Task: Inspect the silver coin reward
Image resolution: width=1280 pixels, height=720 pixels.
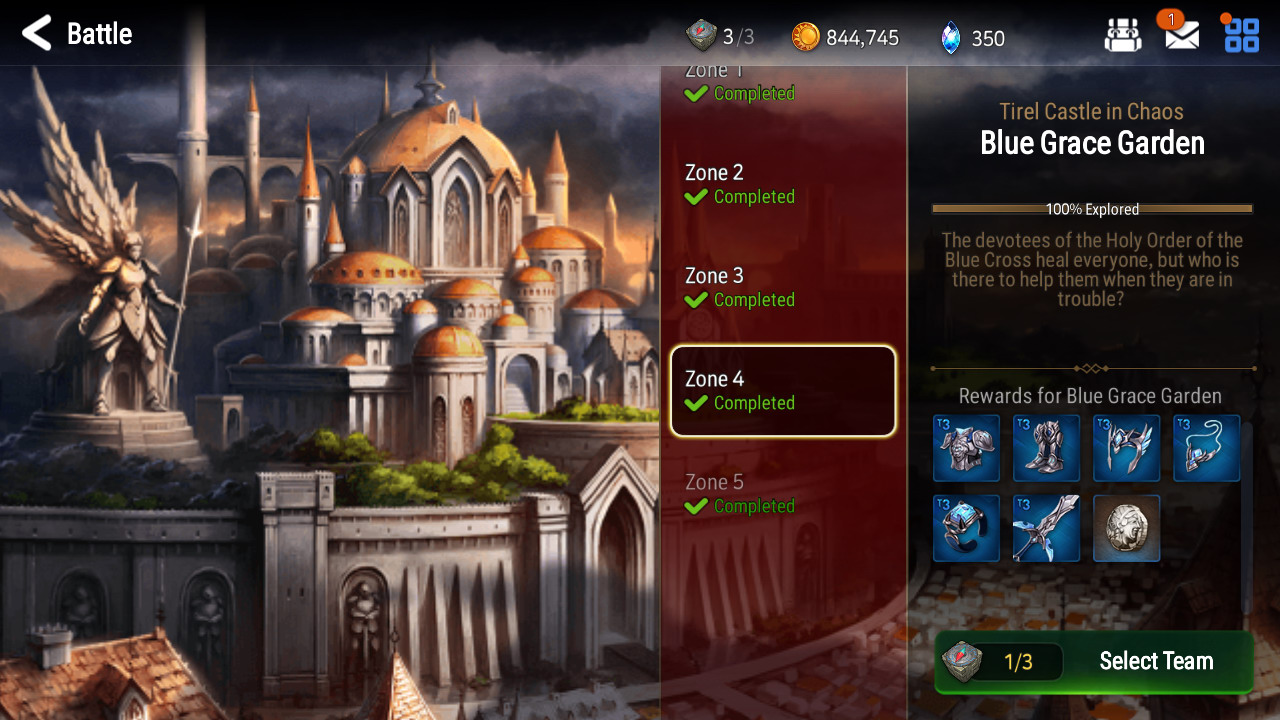Action: [x=1126, y=528]
